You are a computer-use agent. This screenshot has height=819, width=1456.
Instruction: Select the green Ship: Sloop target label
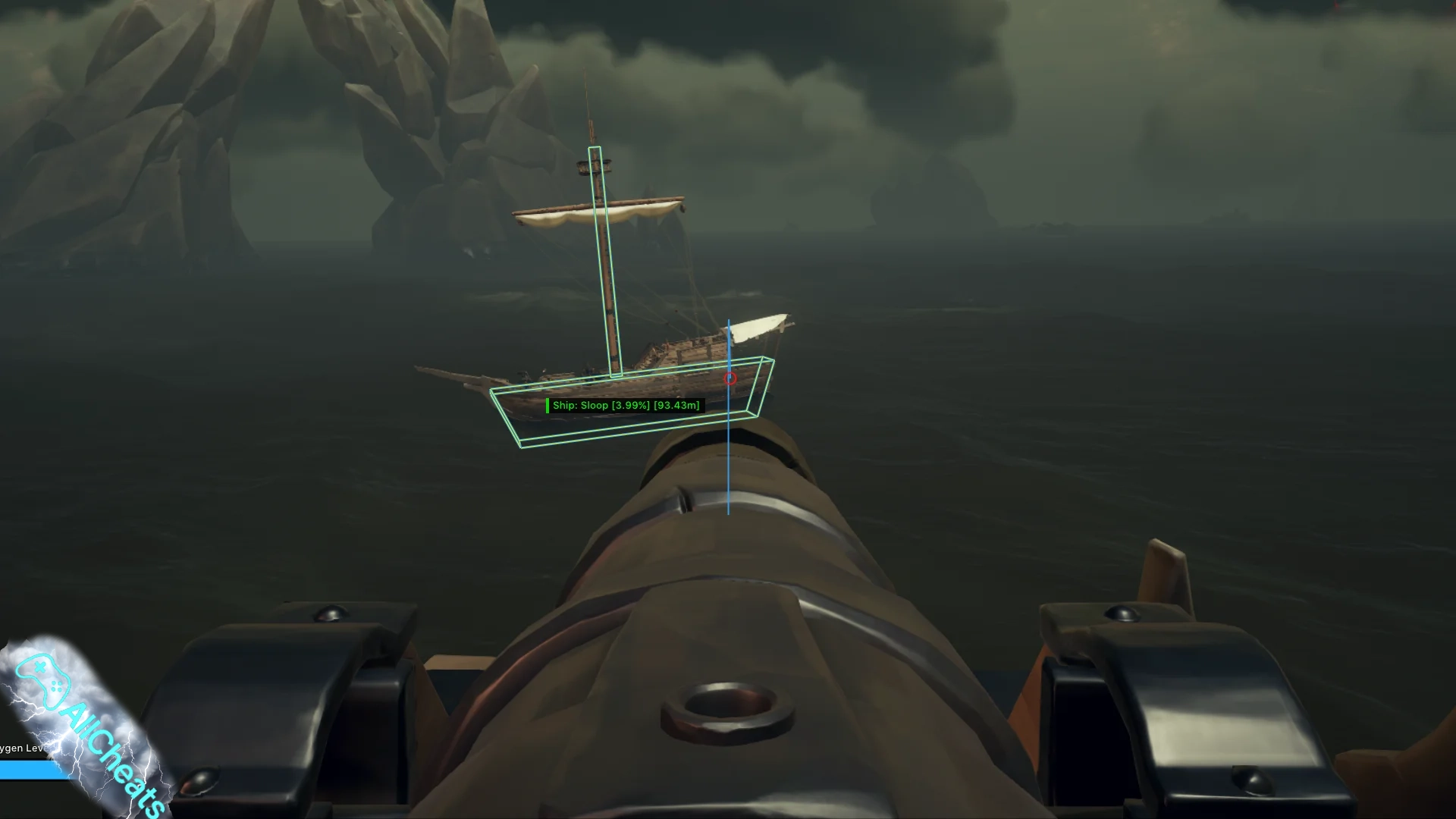click(x=626, y=406)
